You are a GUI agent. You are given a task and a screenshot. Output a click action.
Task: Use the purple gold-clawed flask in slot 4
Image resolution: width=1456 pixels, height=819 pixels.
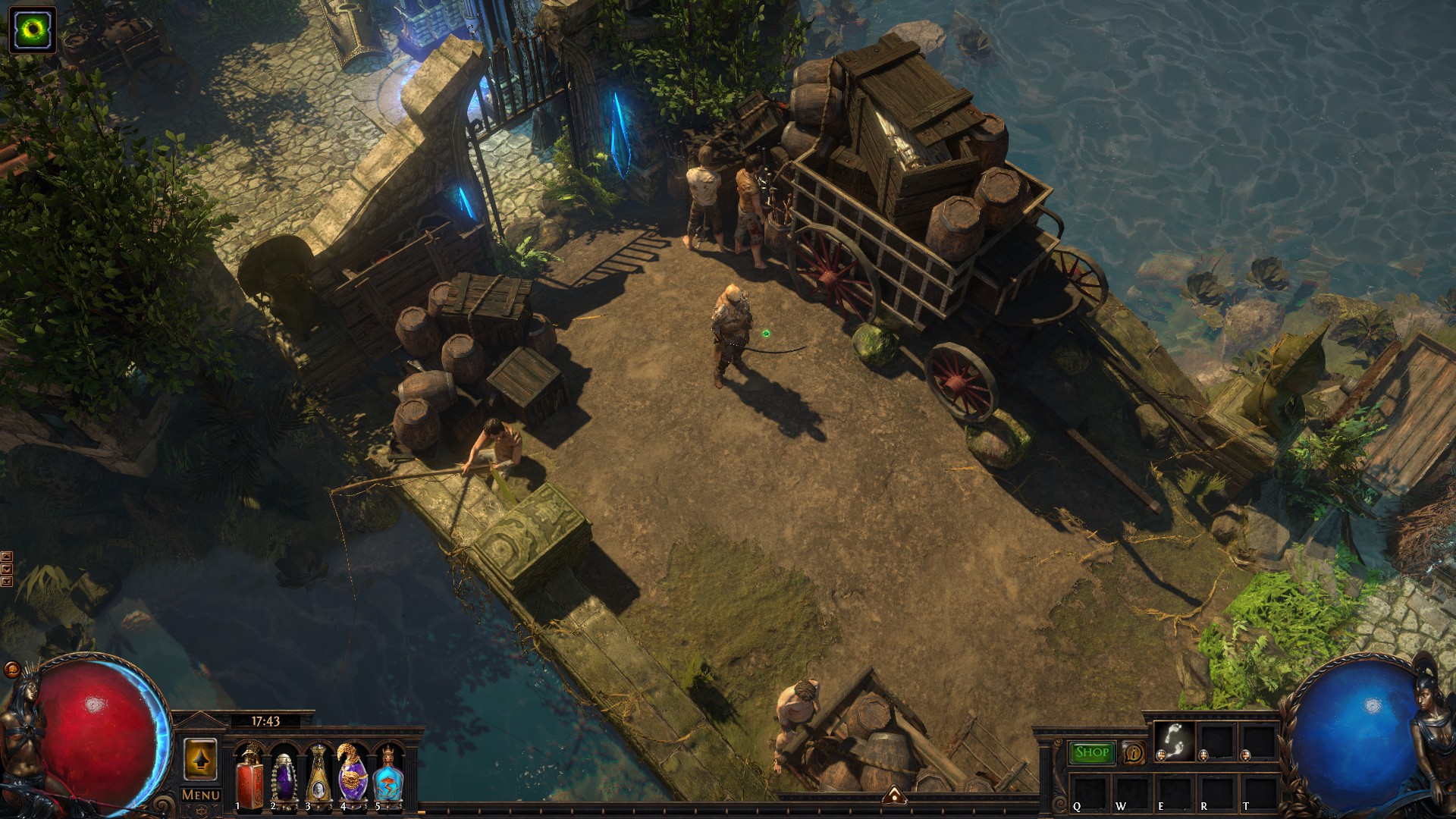tap(352, 777)
